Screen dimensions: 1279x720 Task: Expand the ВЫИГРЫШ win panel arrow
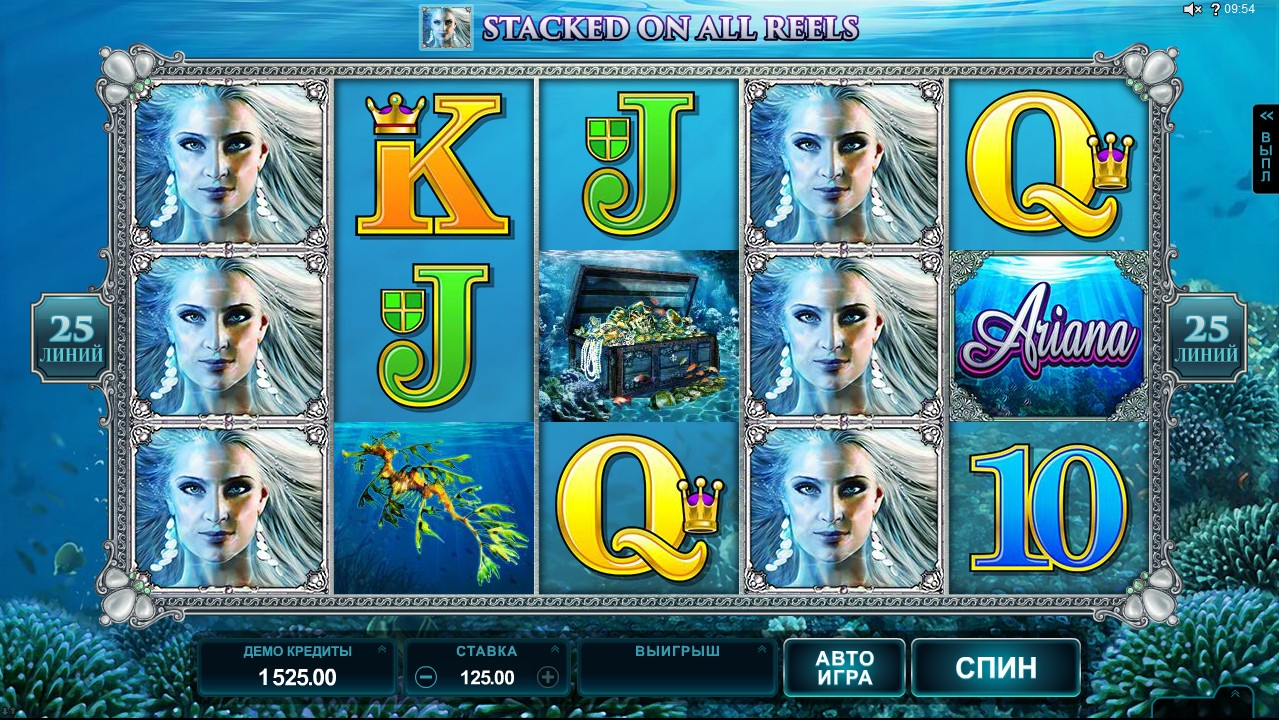761,650
